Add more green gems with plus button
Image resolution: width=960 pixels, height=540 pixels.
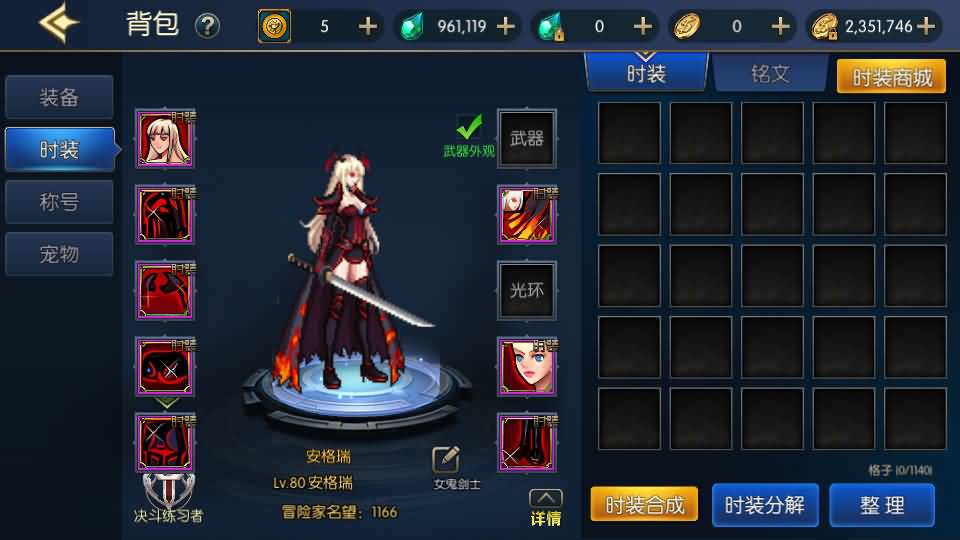click(x=506, y=26)
